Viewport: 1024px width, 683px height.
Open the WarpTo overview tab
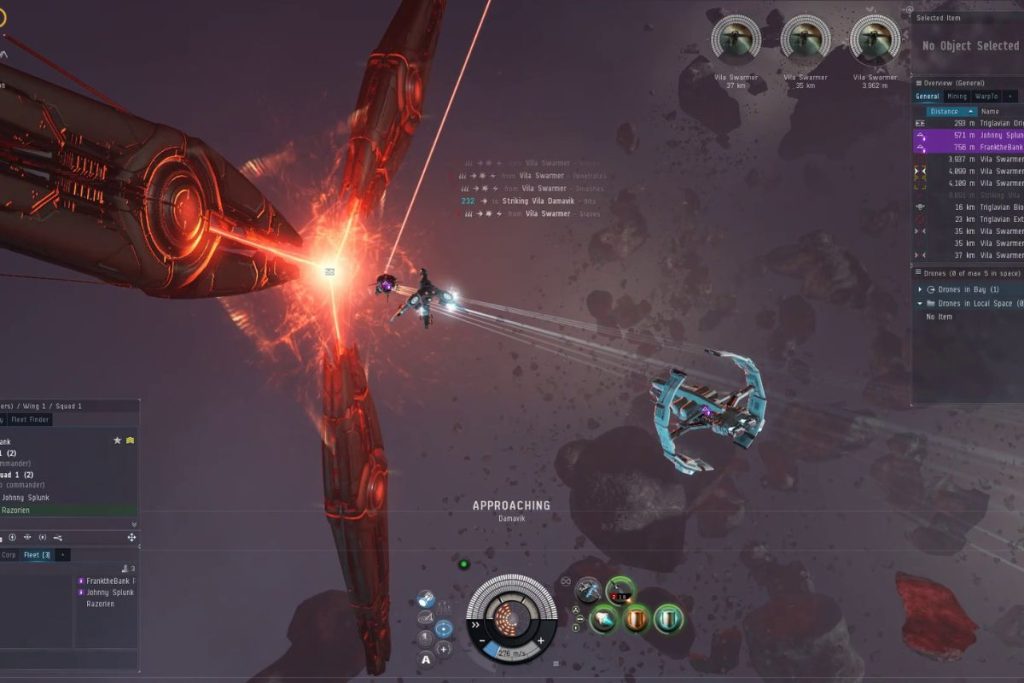tap(984, 96)
